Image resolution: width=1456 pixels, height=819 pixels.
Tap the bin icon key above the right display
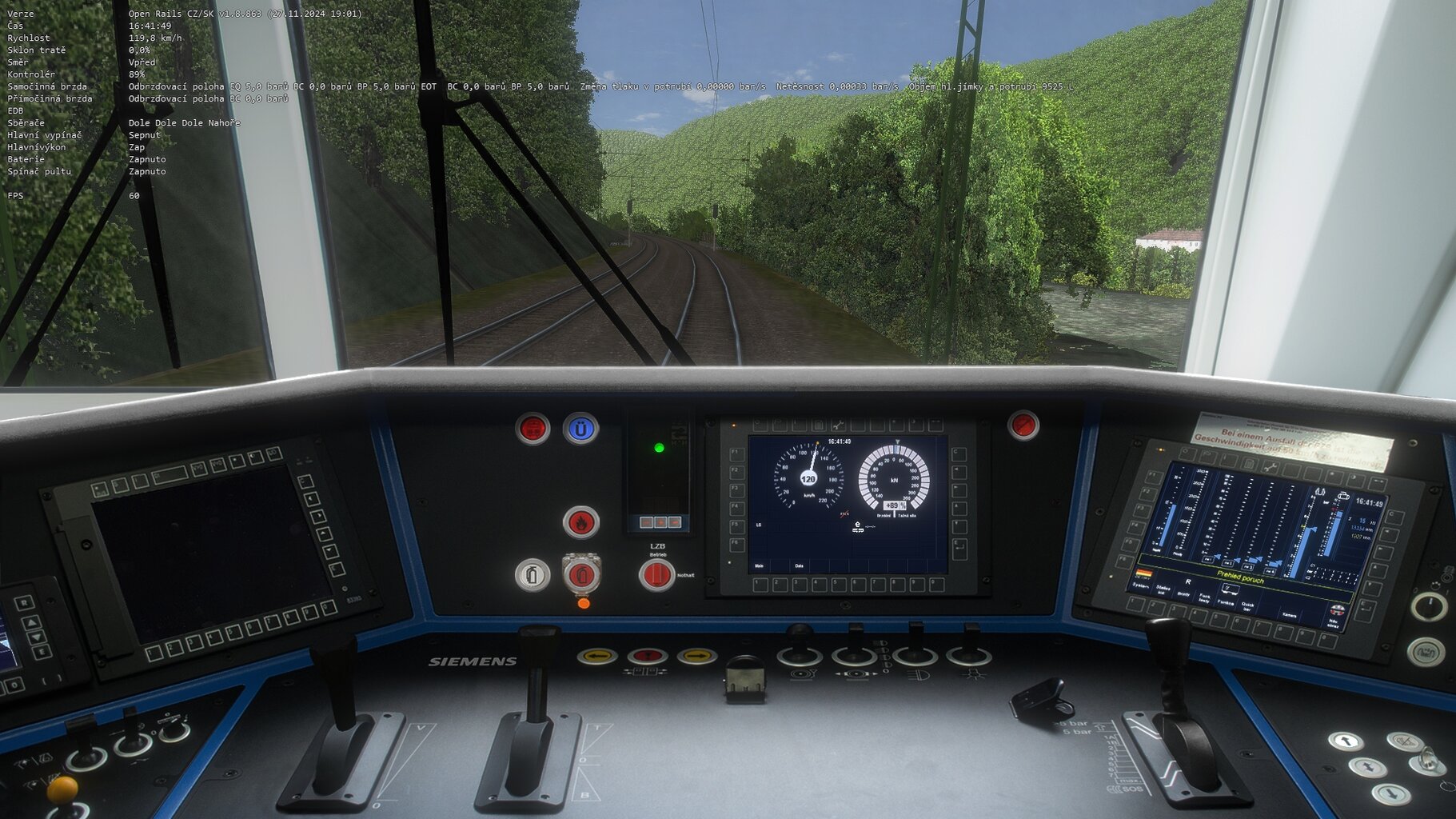click(x=1249, y=464)
